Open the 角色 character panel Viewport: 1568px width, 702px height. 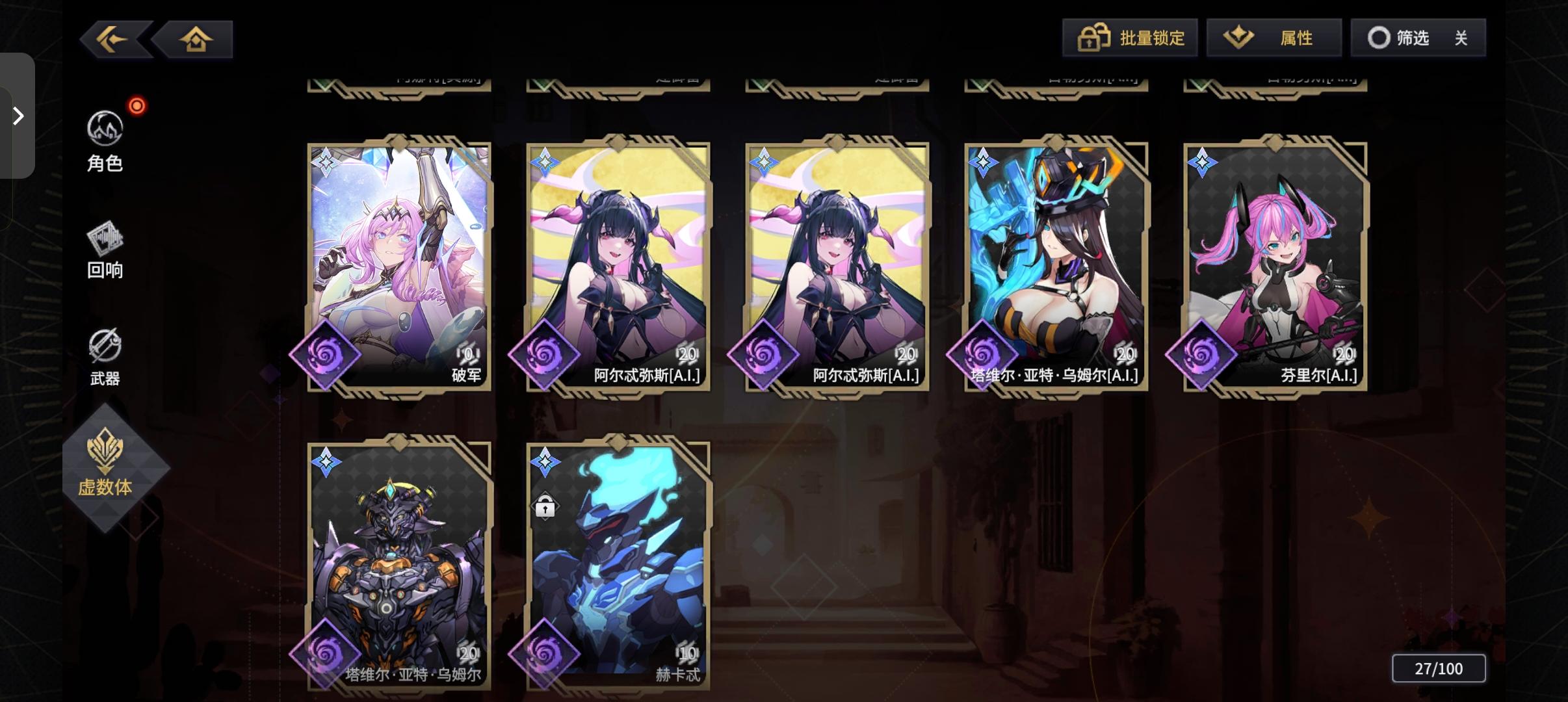click(x=106, y=143)
